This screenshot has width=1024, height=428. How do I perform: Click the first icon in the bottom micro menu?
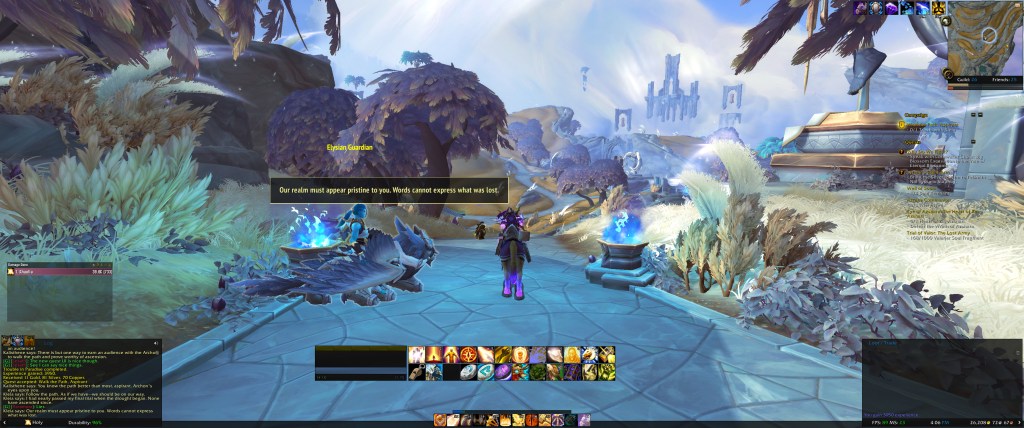[x=439, y=419]
